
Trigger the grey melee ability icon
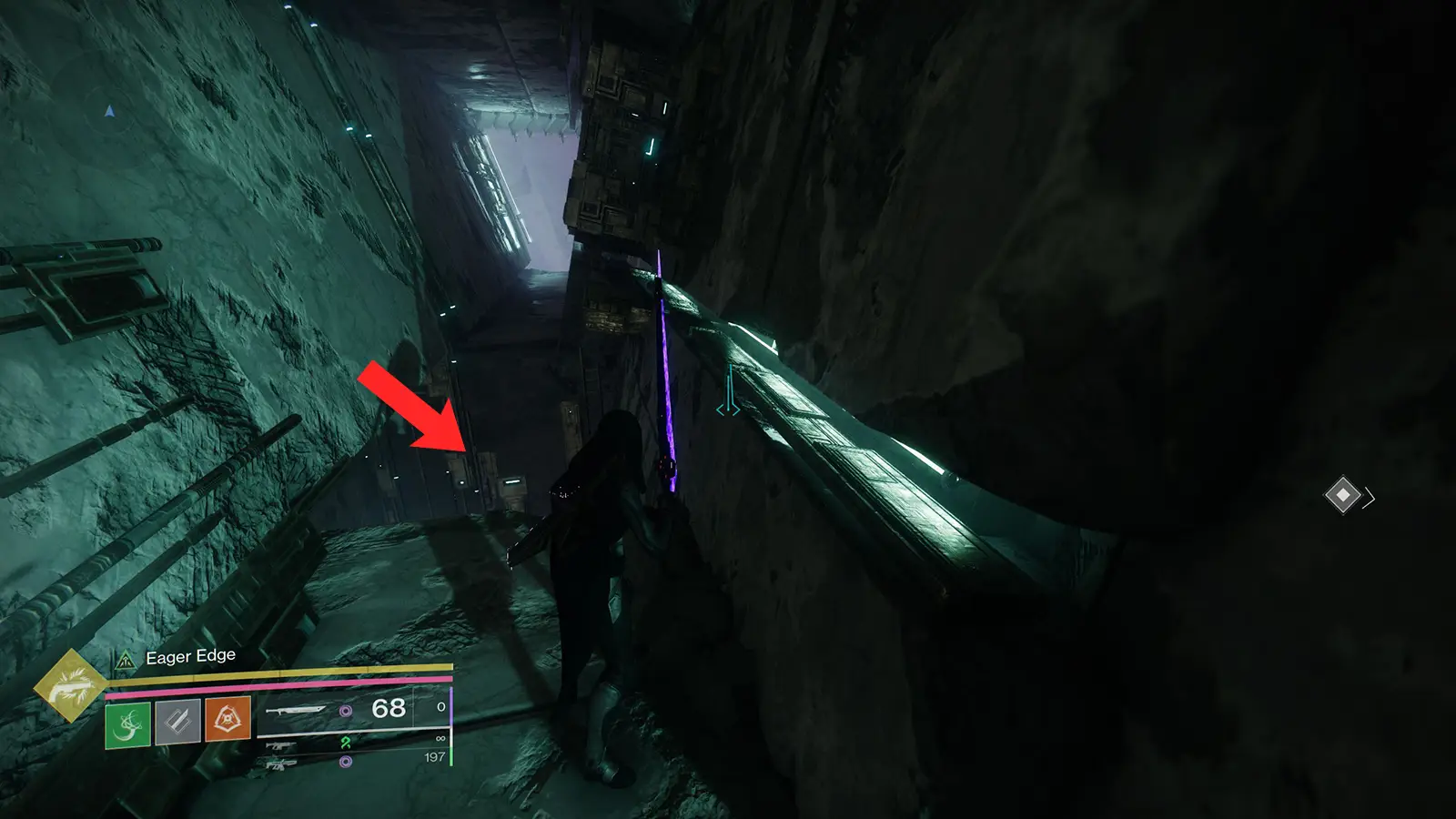tap(178, 723)
